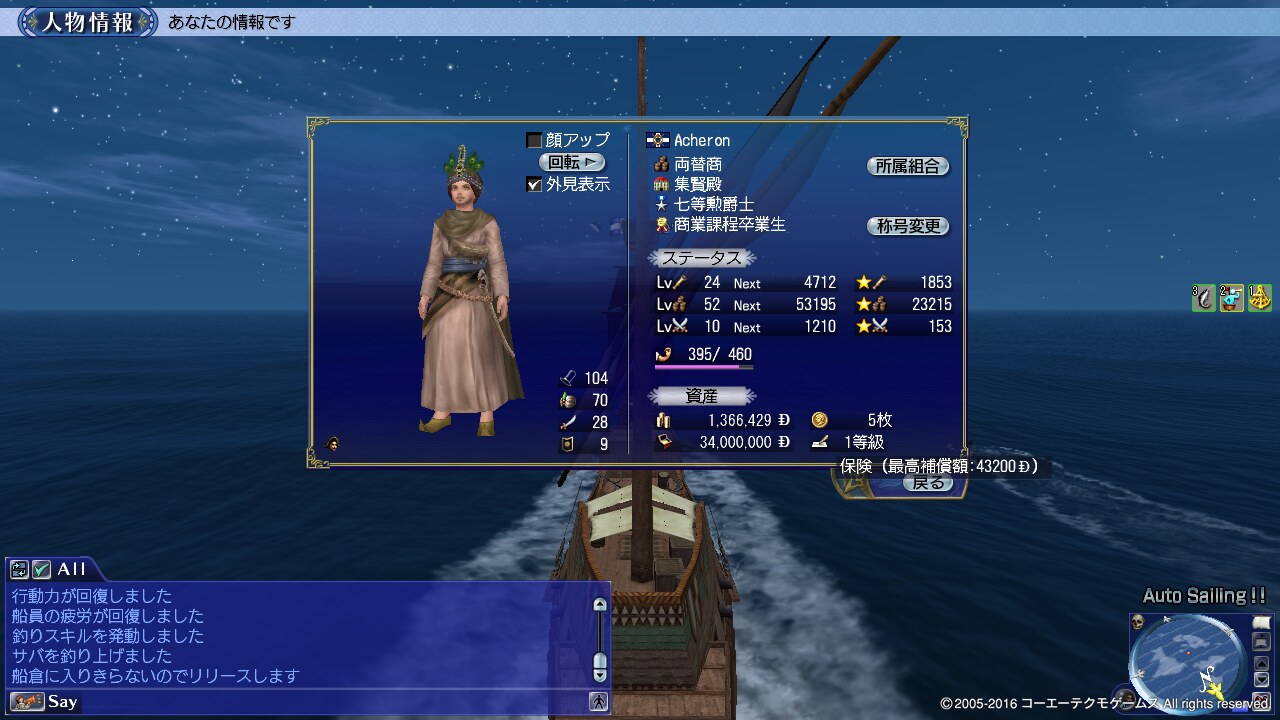Click the circular sea minimap
This screenshot has height=720, width=1280.
tap(1187, 658)
